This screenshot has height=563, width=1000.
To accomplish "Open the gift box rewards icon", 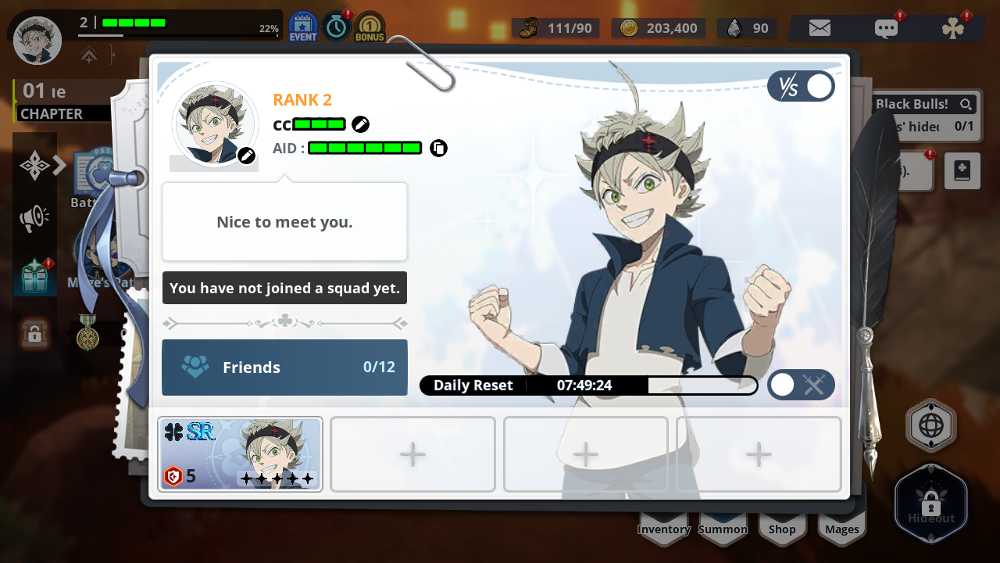I will (x=34, y=276).
